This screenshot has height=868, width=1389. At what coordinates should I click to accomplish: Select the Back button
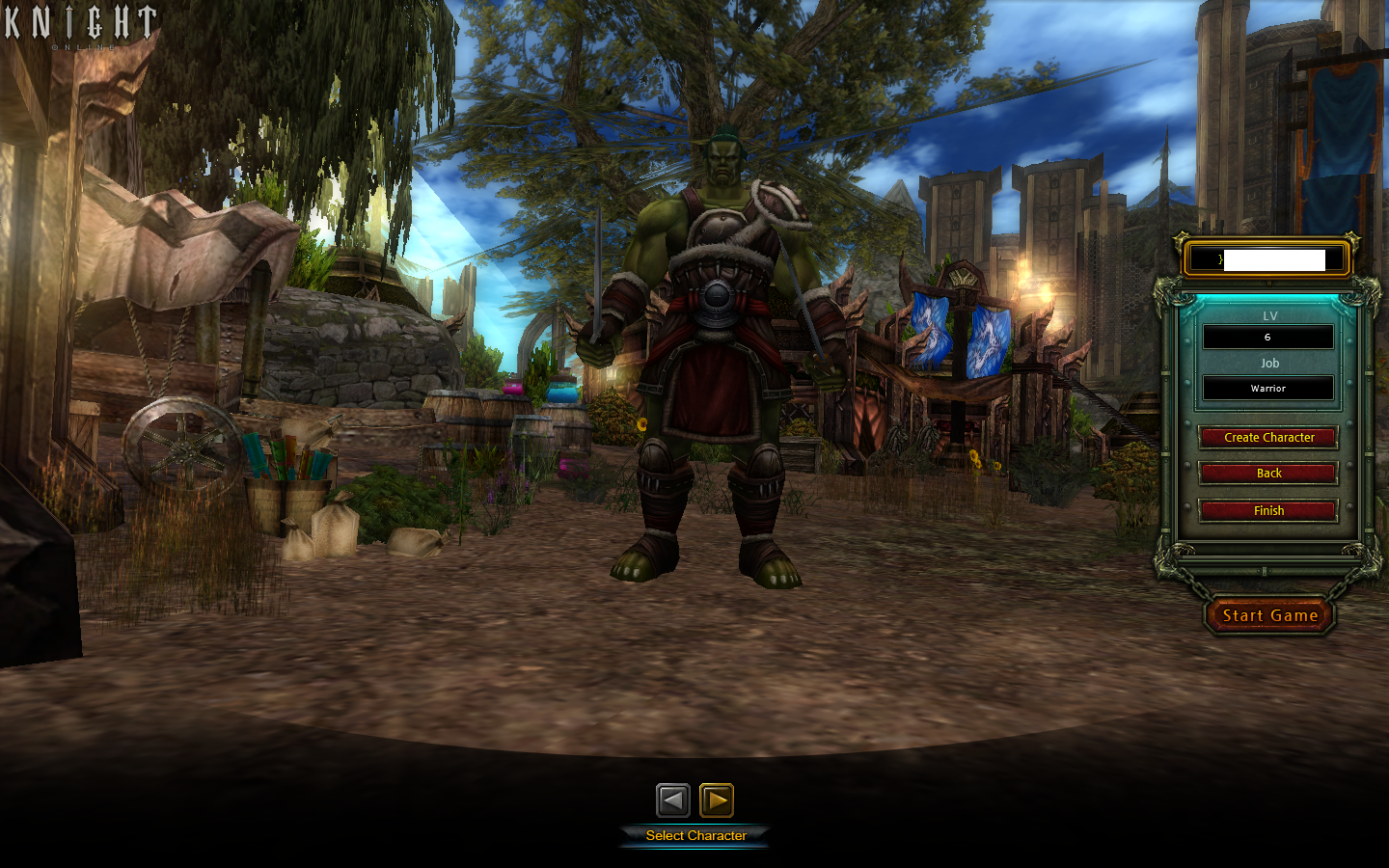click(1267, 474)
